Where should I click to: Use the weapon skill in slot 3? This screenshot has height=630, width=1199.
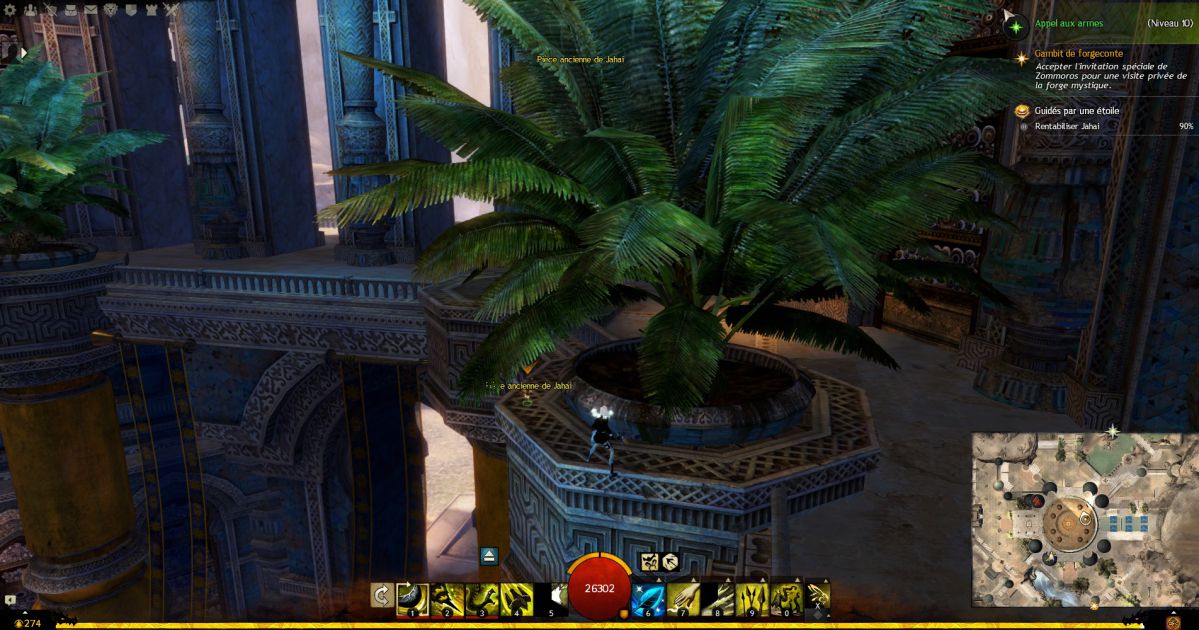tap(481, 599)
